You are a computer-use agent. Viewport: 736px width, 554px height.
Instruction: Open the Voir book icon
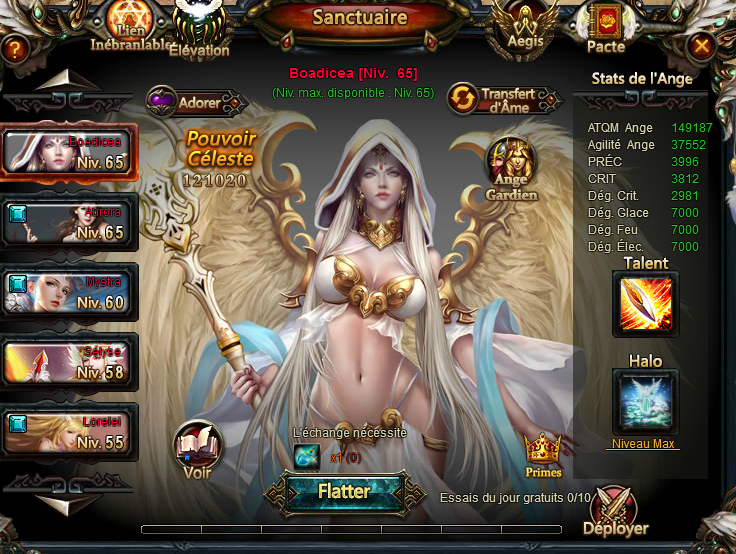click(196, 449)
